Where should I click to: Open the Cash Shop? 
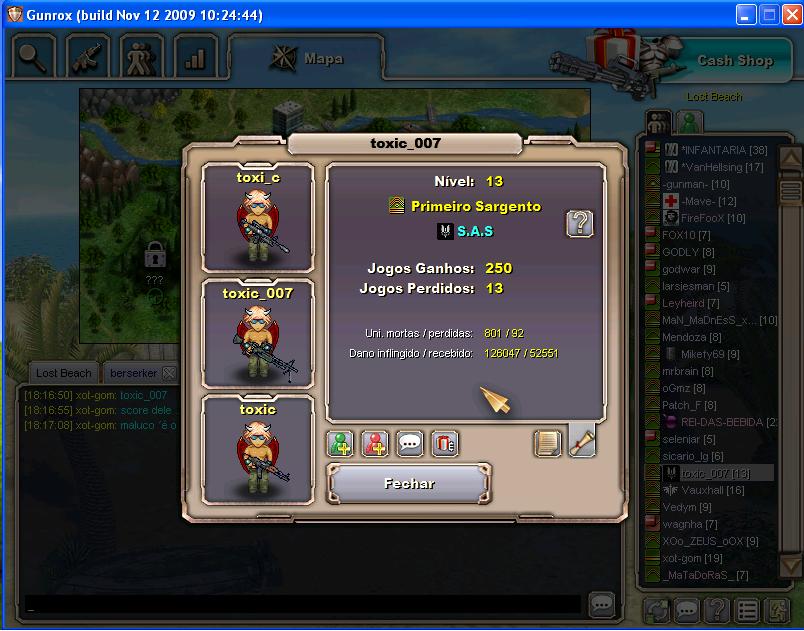pyautogui.click(x=734, y=60)
